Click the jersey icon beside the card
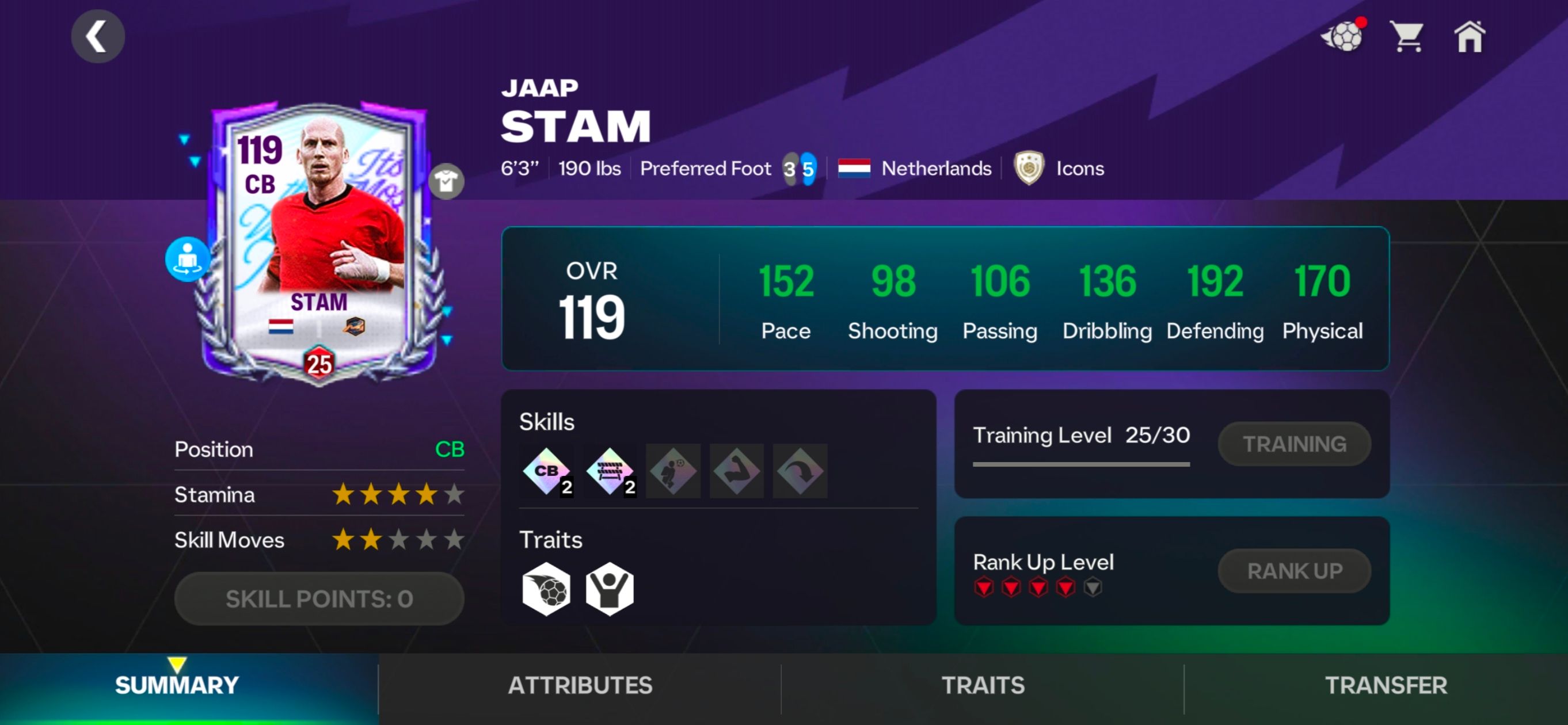Image resolution: width=1568 pixels, height=725 pixels. point(446,181)
